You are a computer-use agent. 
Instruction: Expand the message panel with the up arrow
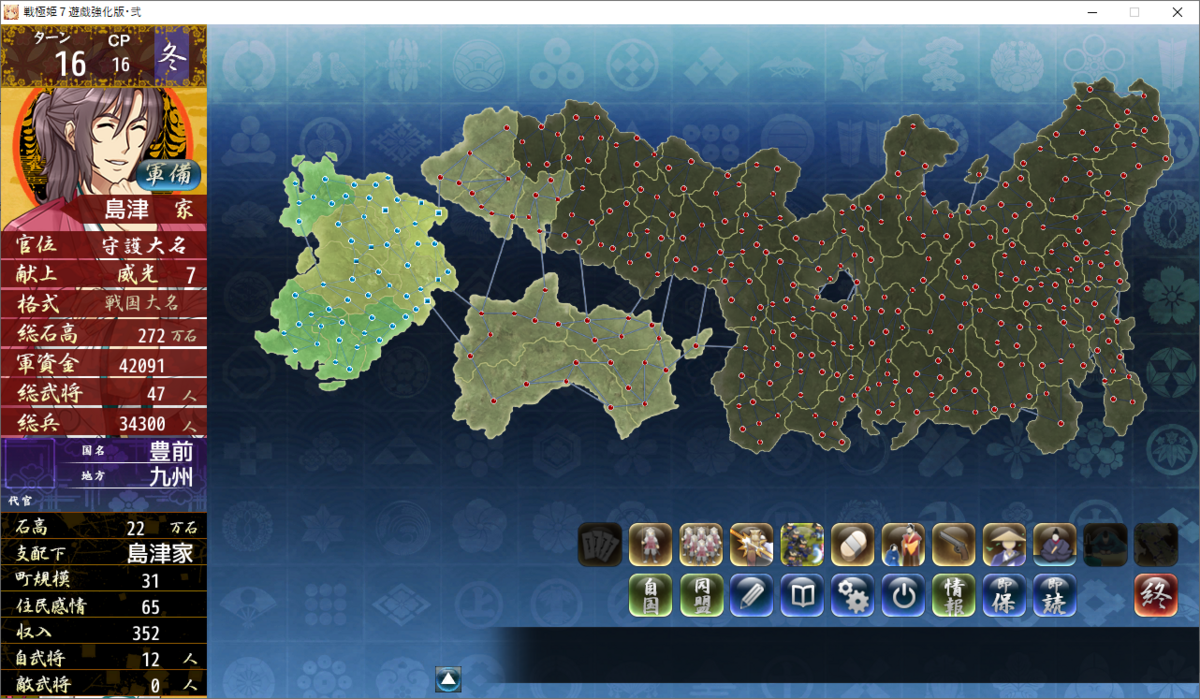coord(448,679)
